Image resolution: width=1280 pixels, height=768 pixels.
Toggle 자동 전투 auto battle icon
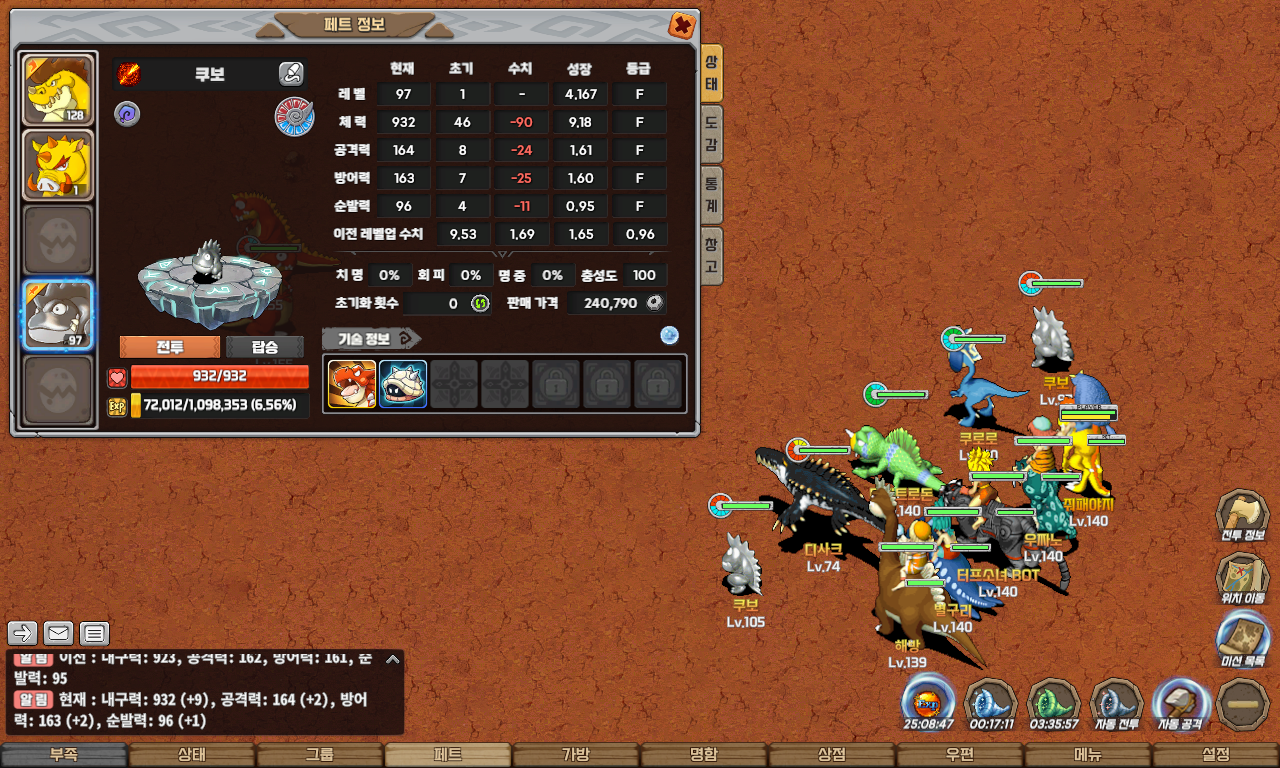click(1116, 704)
